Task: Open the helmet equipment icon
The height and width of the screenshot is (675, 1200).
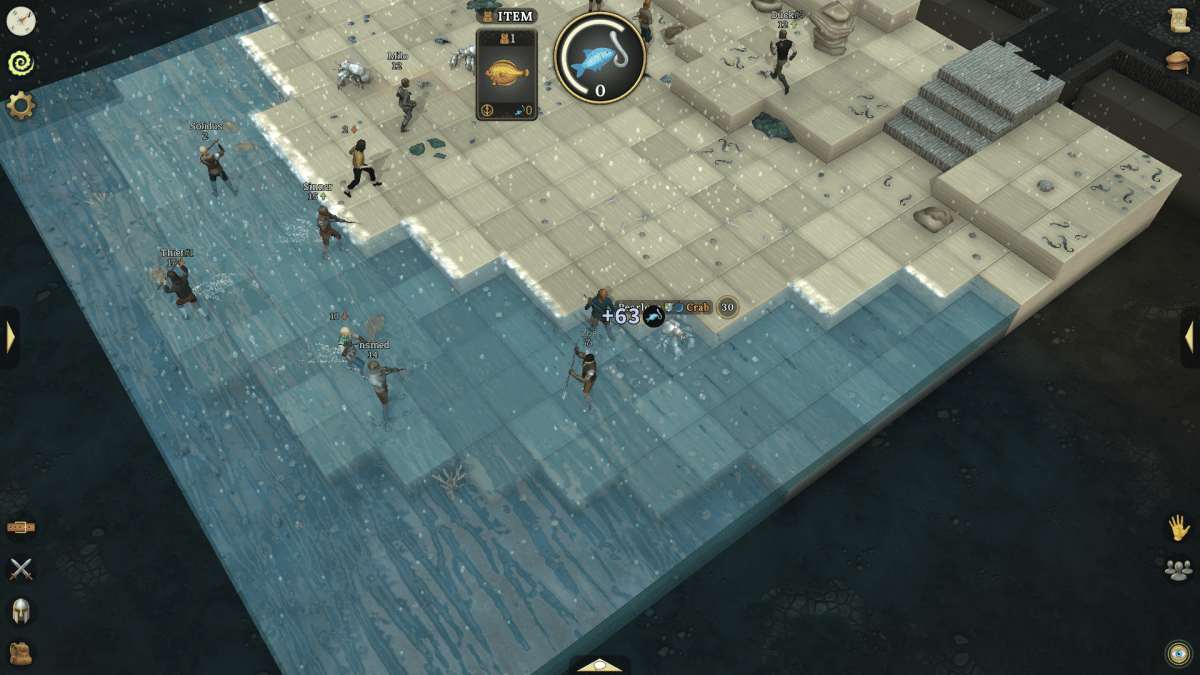Action: [x=20, y=611]
